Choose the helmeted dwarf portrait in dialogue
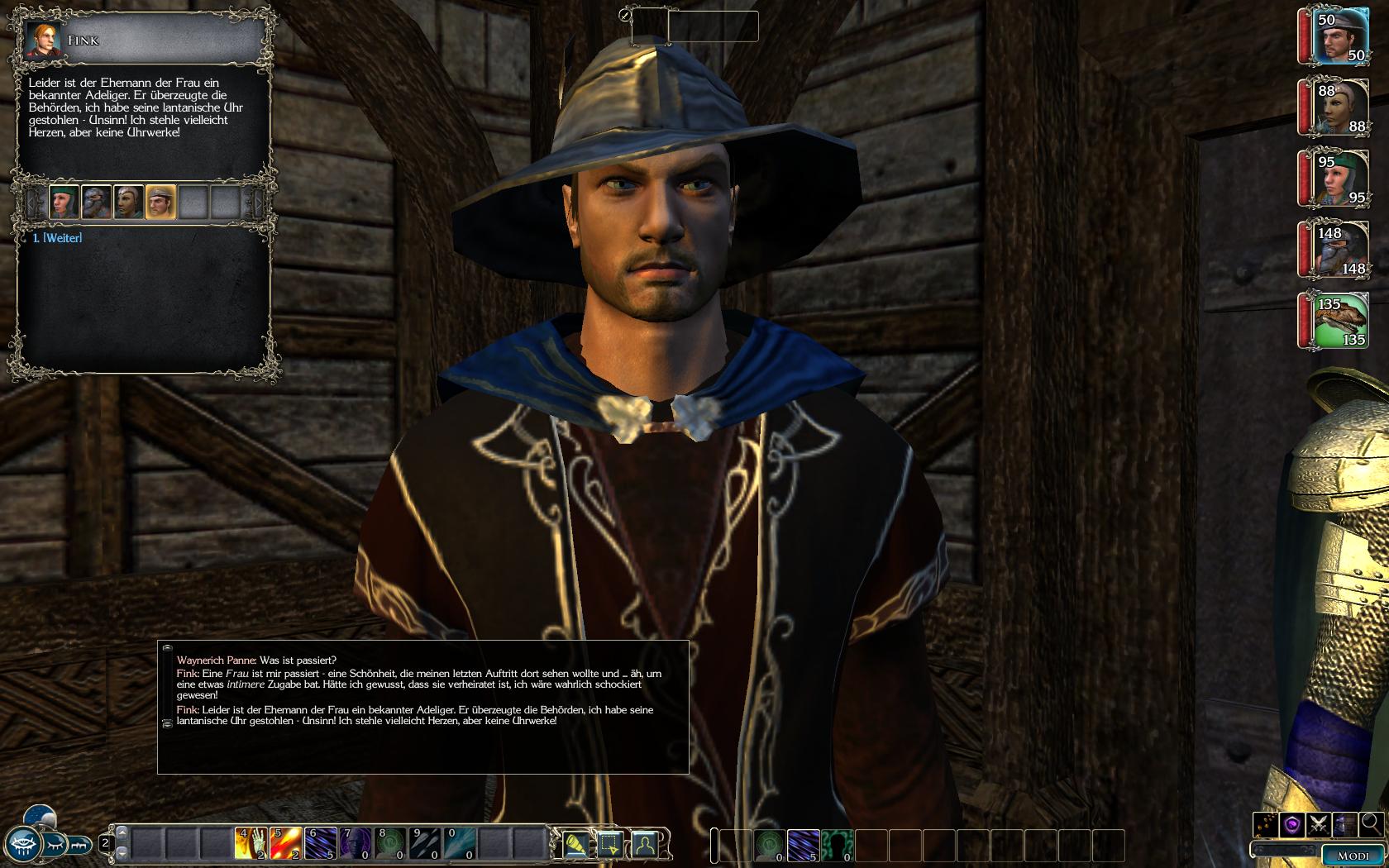The width and height of the screenshot is (1389, 868). [x=96, y=202]
